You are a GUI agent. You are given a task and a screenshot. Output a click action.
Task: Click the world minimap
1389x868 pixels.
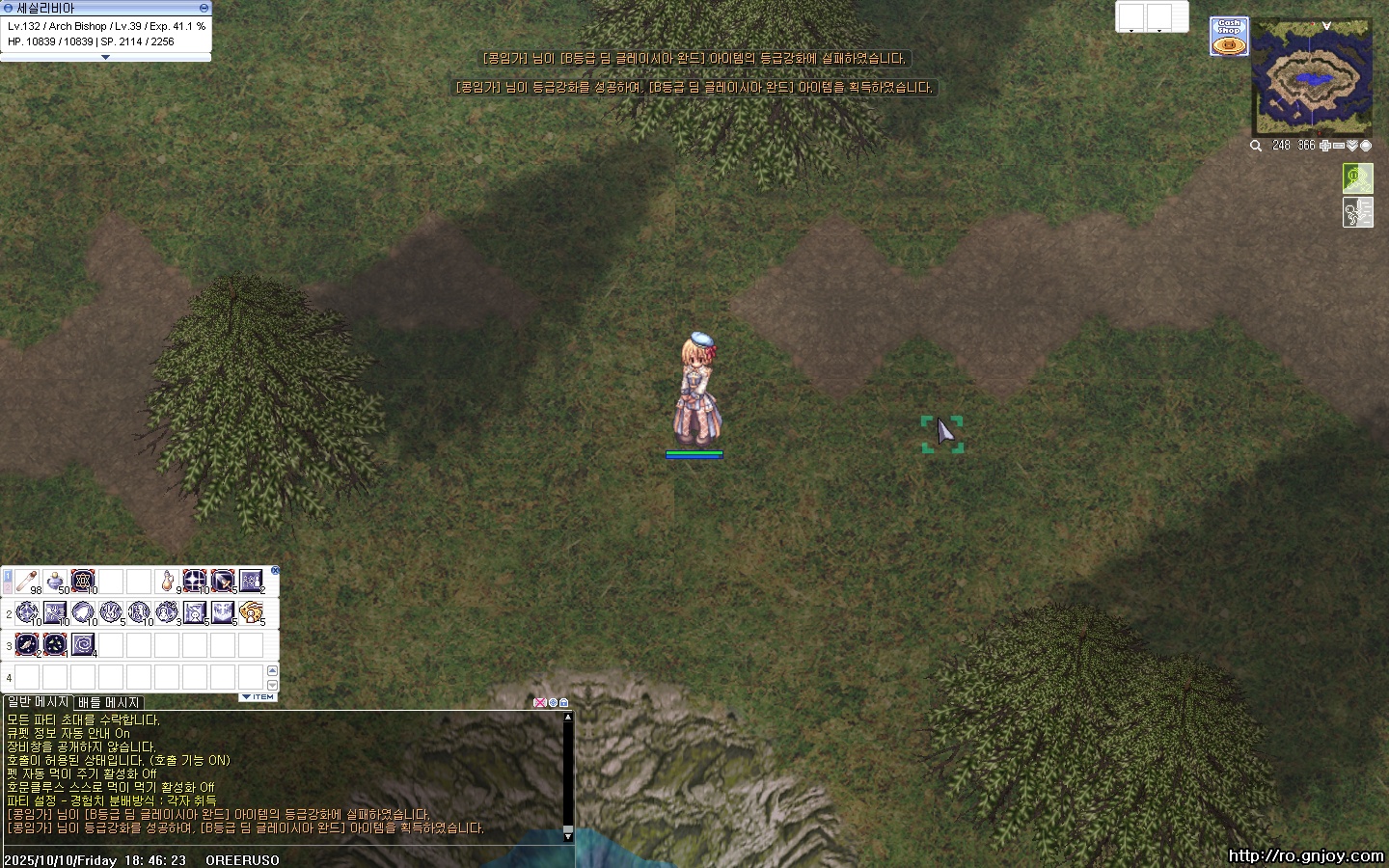pyautogui.click(x=1312, y=77)
